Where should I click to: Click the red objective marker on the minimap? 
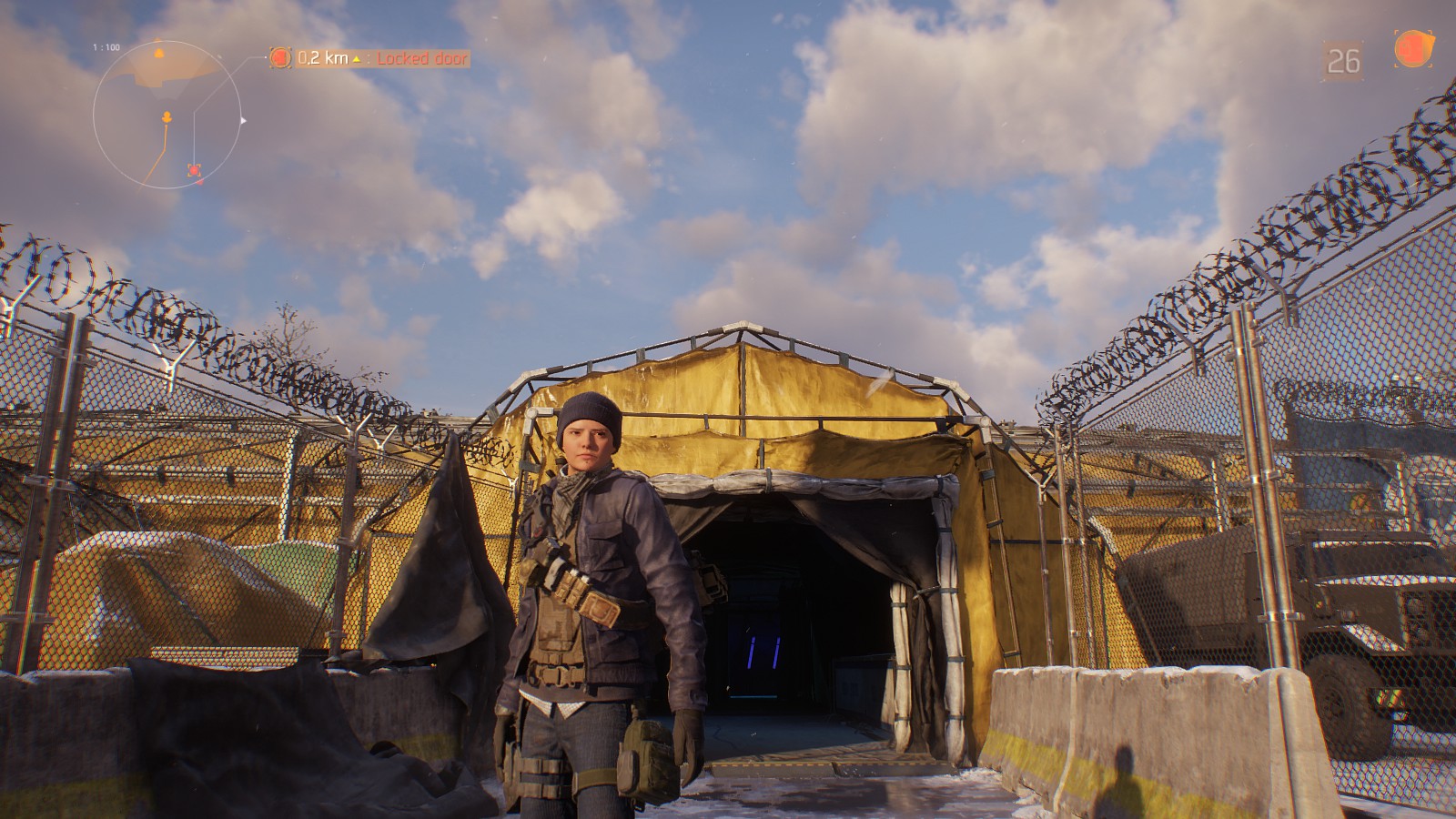pyautogui.click(x=194, y=169)
